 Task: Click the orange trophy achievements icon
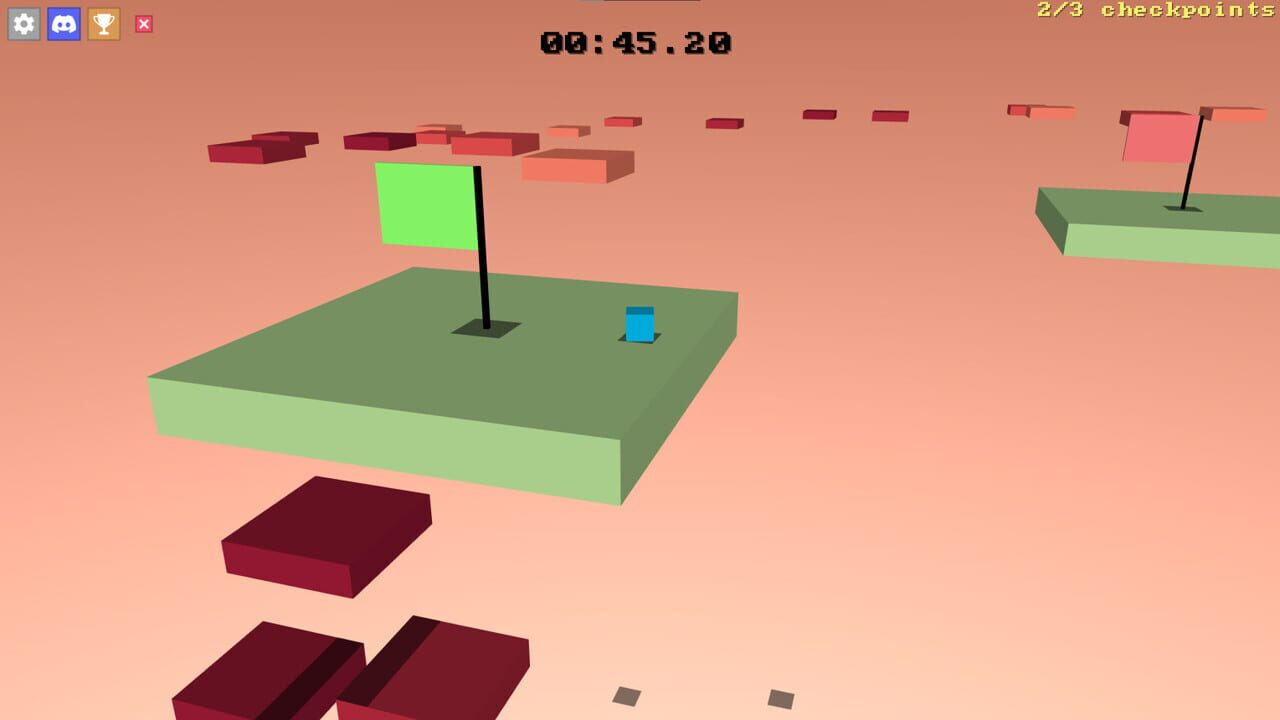tap(103, 24)
